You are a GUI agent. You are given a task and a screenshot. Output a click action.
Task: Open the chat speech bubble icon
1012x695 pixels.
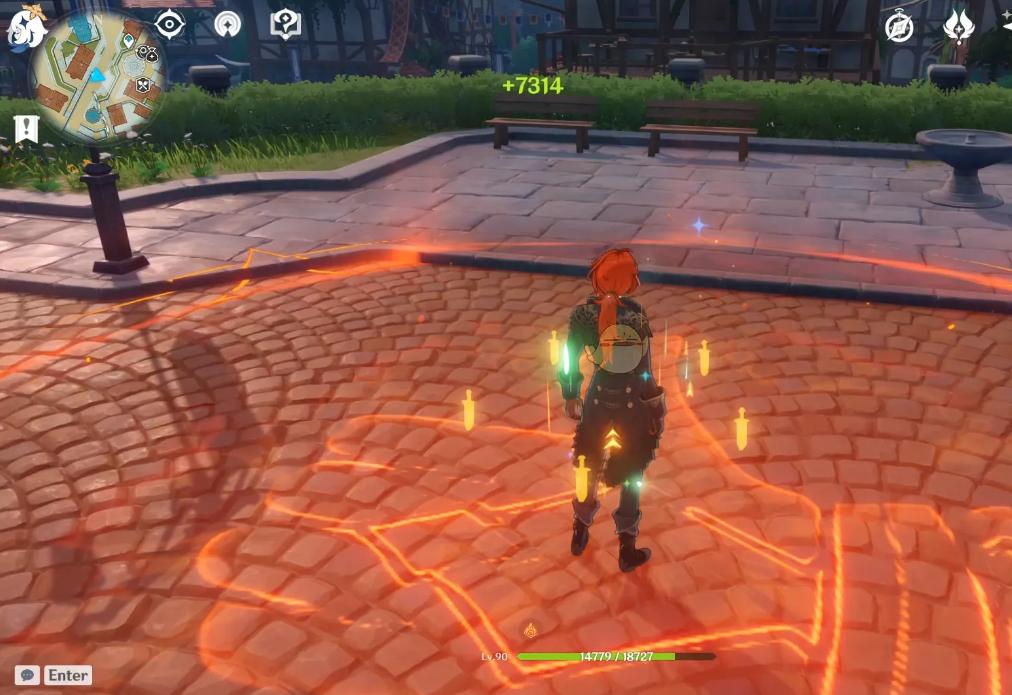(x=27, y=675)
